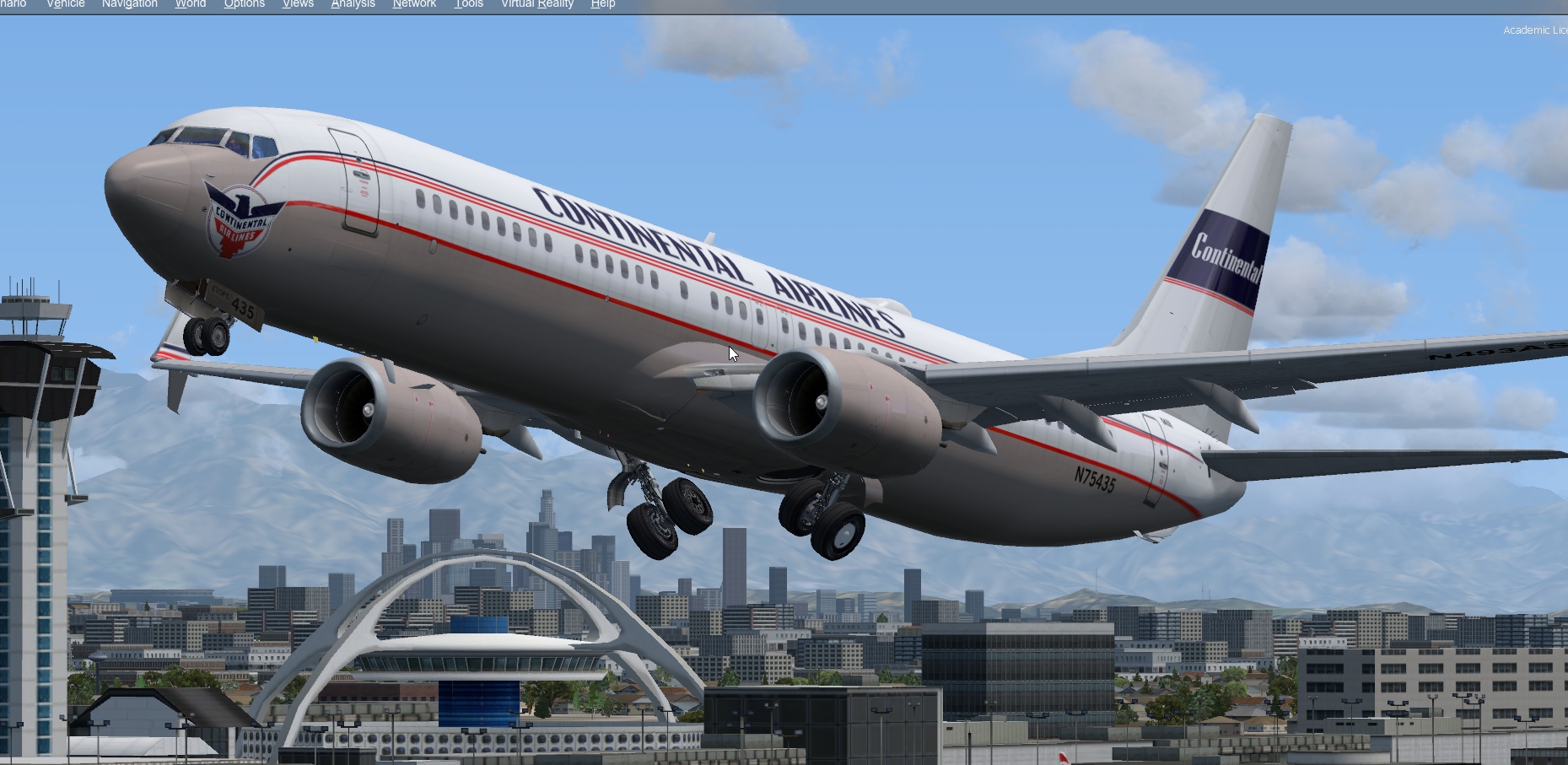This screenshot has height=765, width=1568.
Task: Open the Navigation menu
Action: click(128, 4)
